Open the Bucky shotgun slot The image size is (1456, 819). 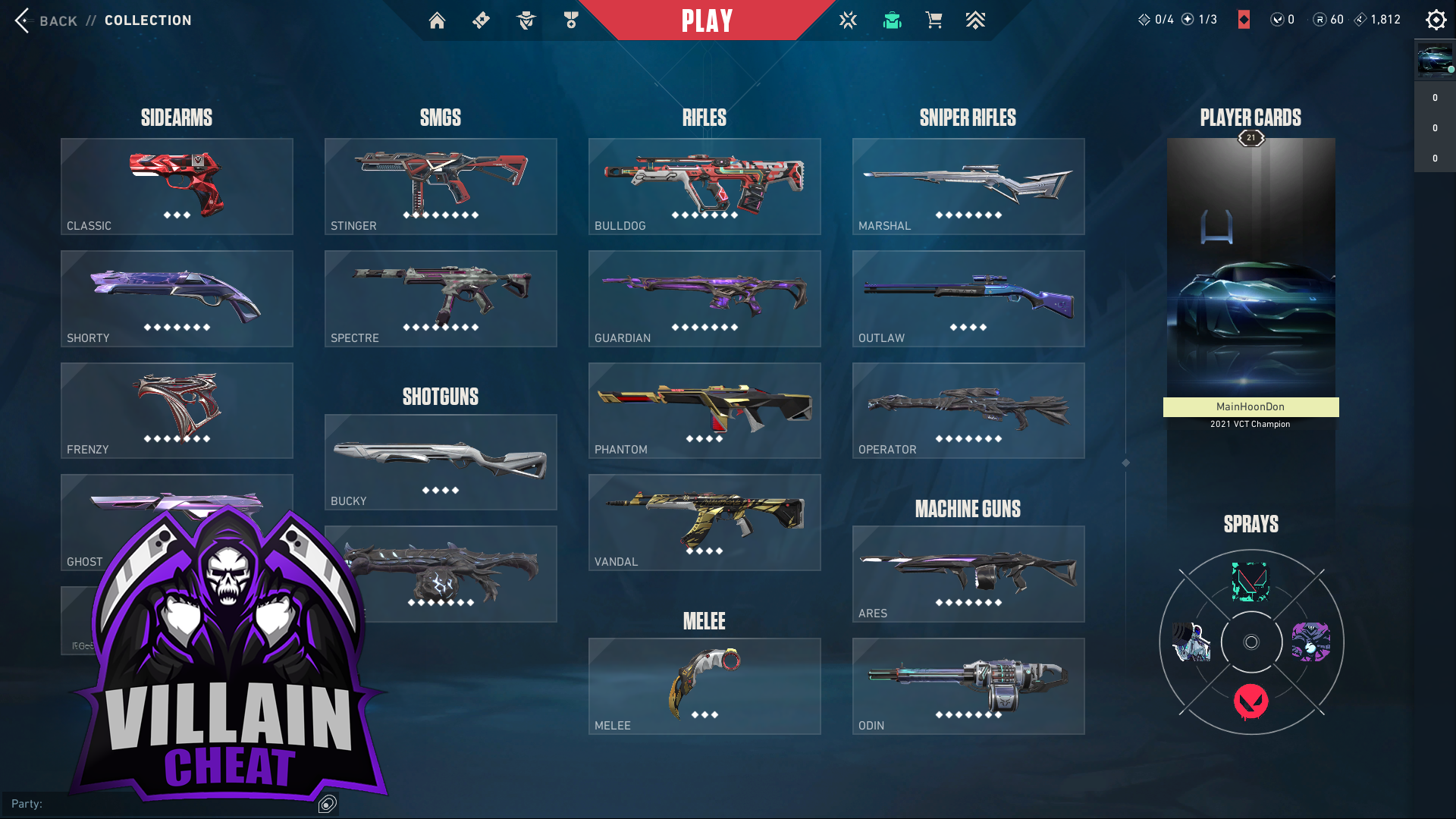441,462
